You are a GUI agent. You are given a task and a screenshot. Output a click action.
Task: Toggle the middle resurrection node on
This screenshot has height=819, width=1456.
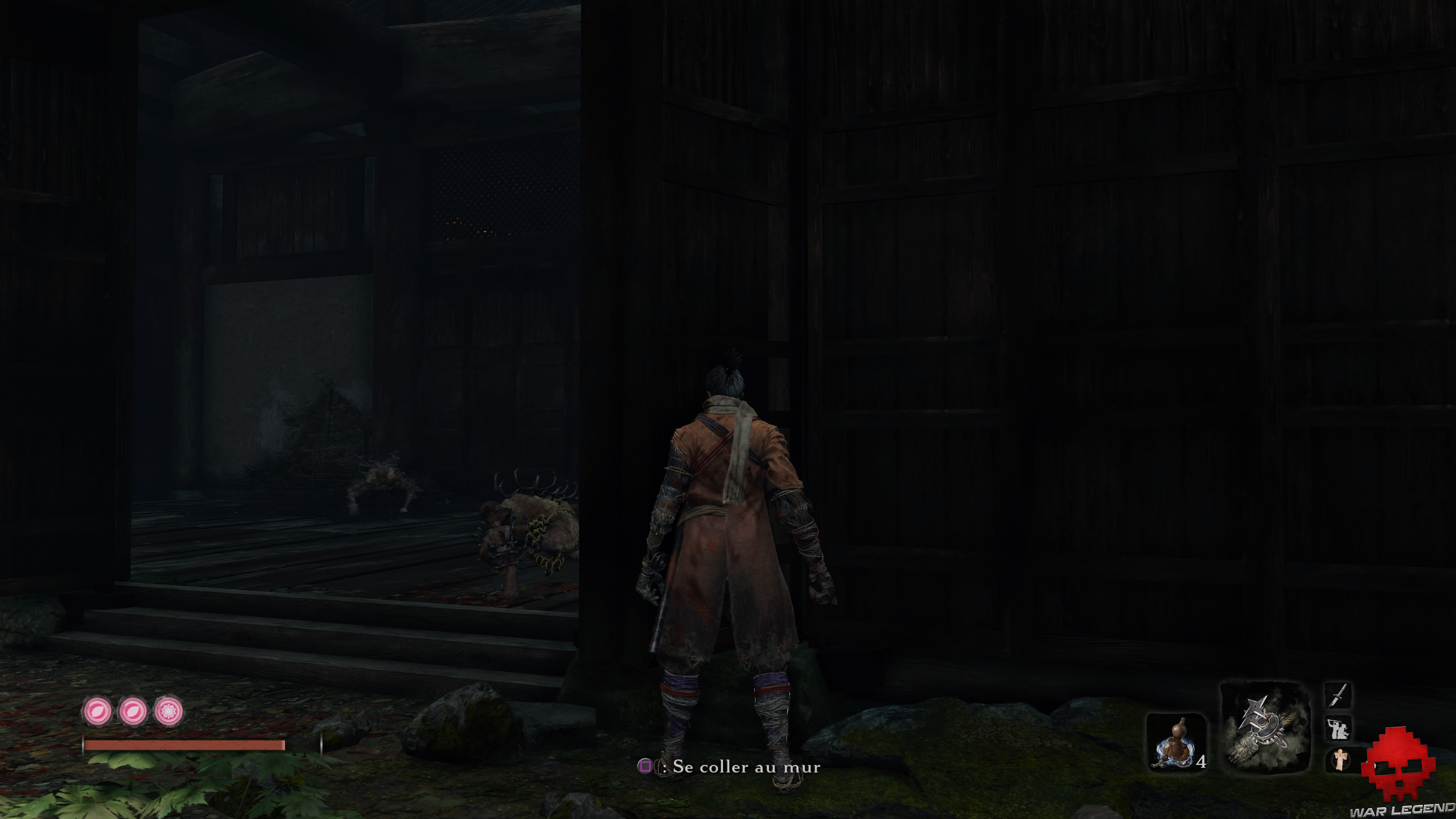pyautogui.click(x=134, y=711)
